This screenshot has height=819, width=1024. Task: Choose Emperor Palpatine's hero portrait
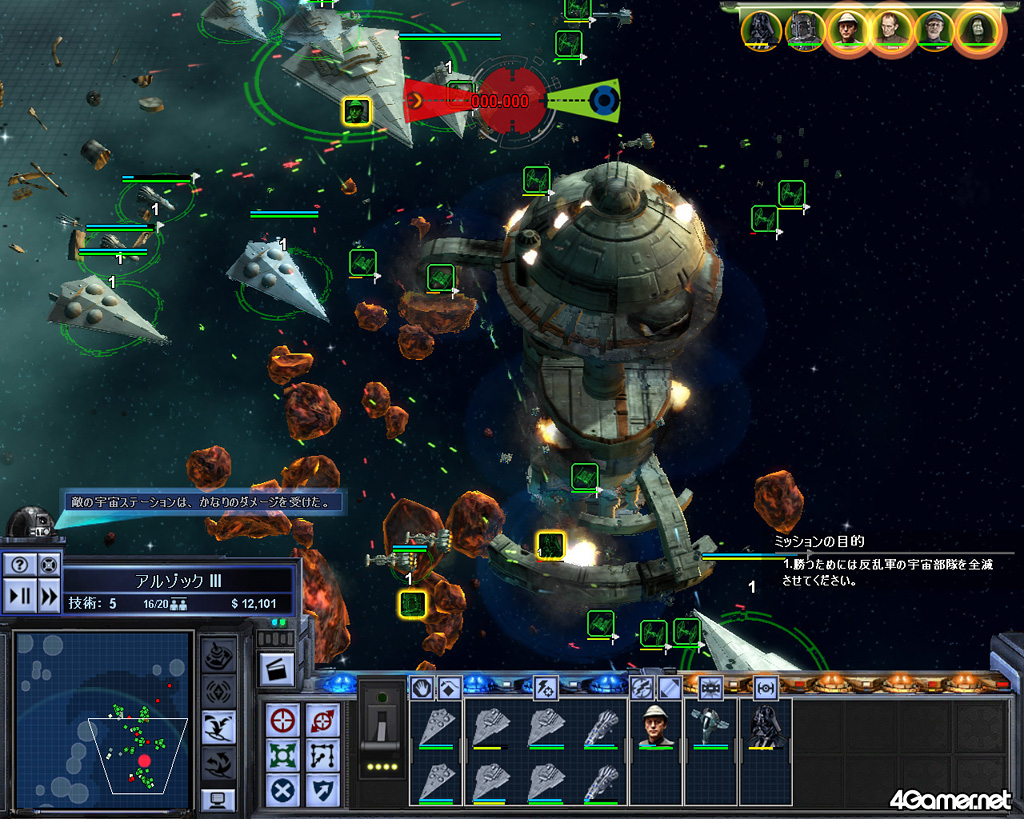point(977,29)
